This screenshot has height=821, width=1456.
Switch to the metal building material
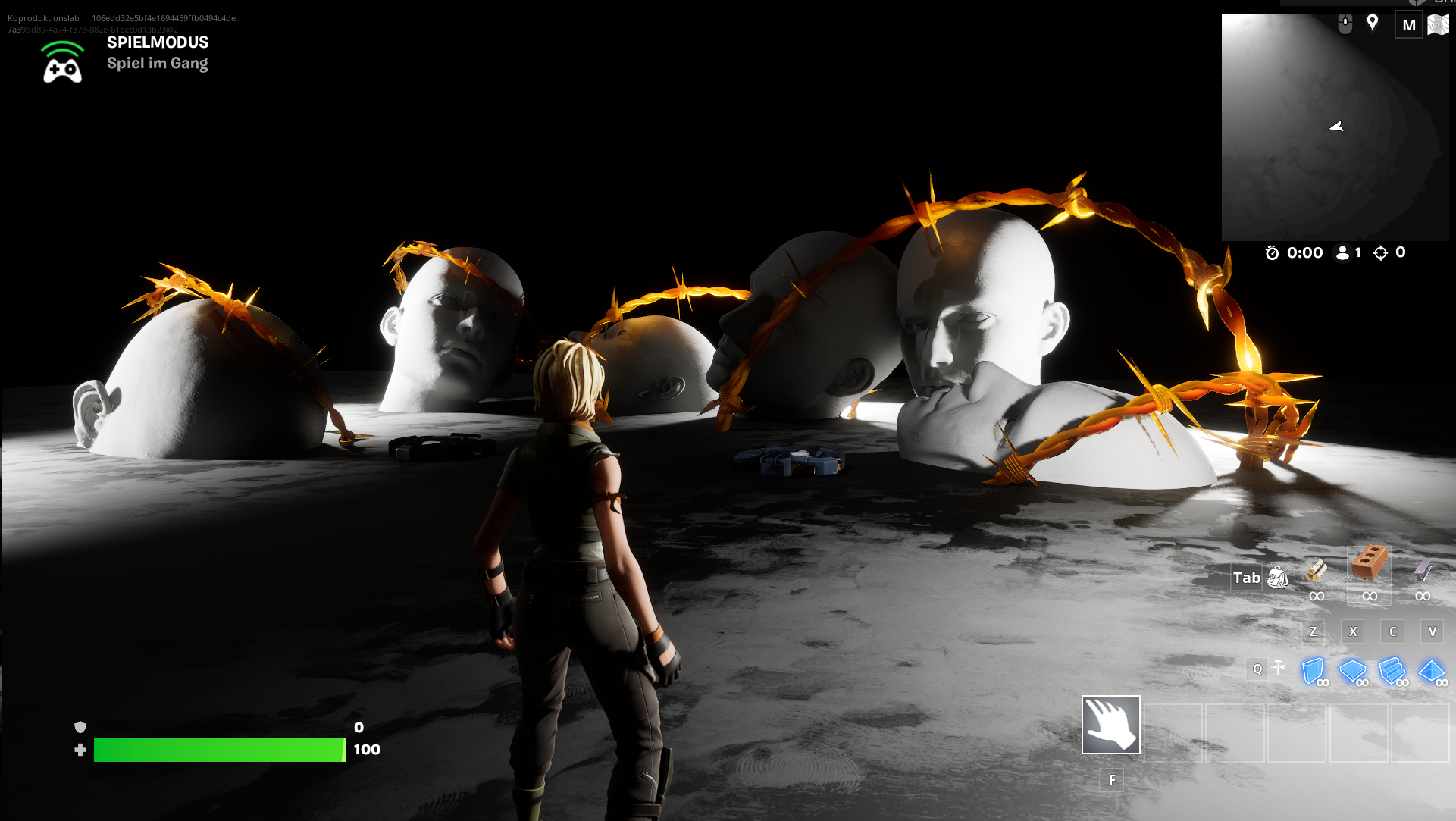[1423, 569]
